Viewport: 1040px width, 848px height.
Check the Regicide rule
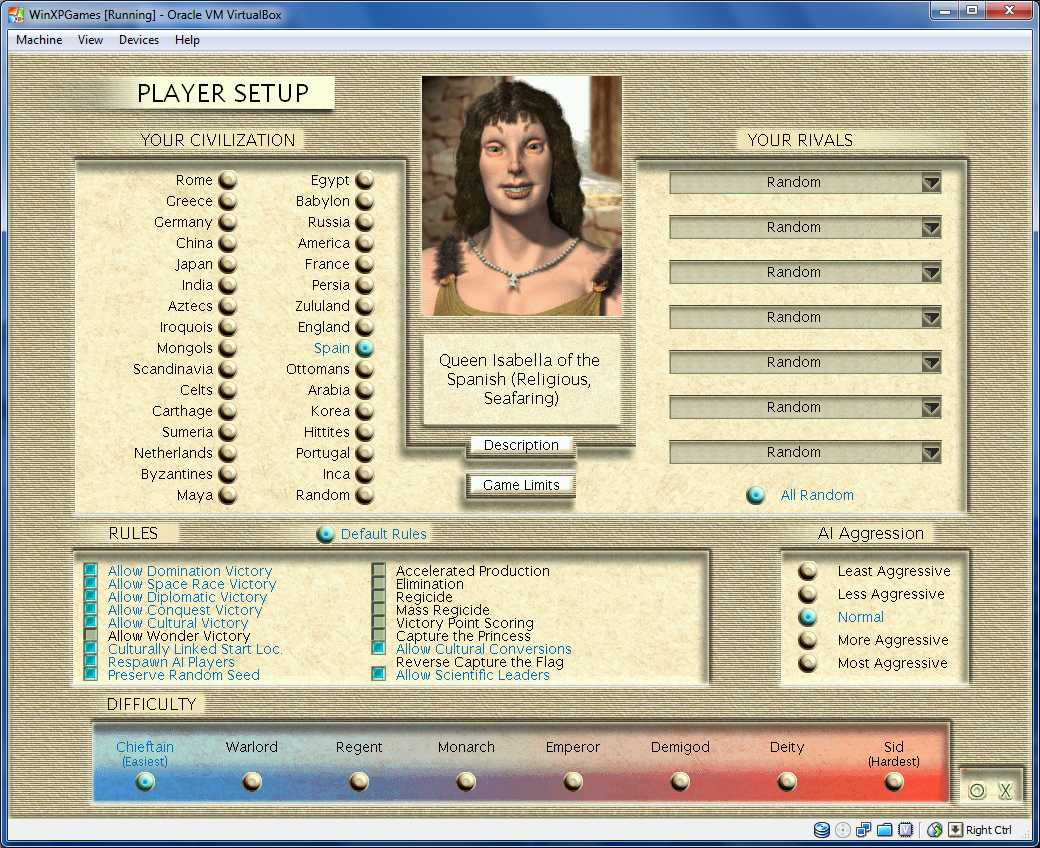click(x=379, y=597)
